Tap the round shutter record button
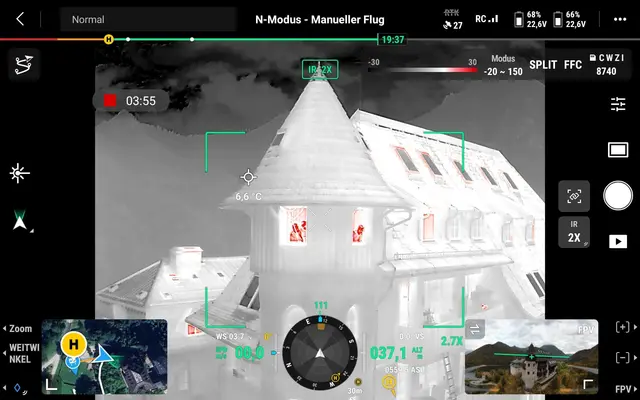 point(618,194)
